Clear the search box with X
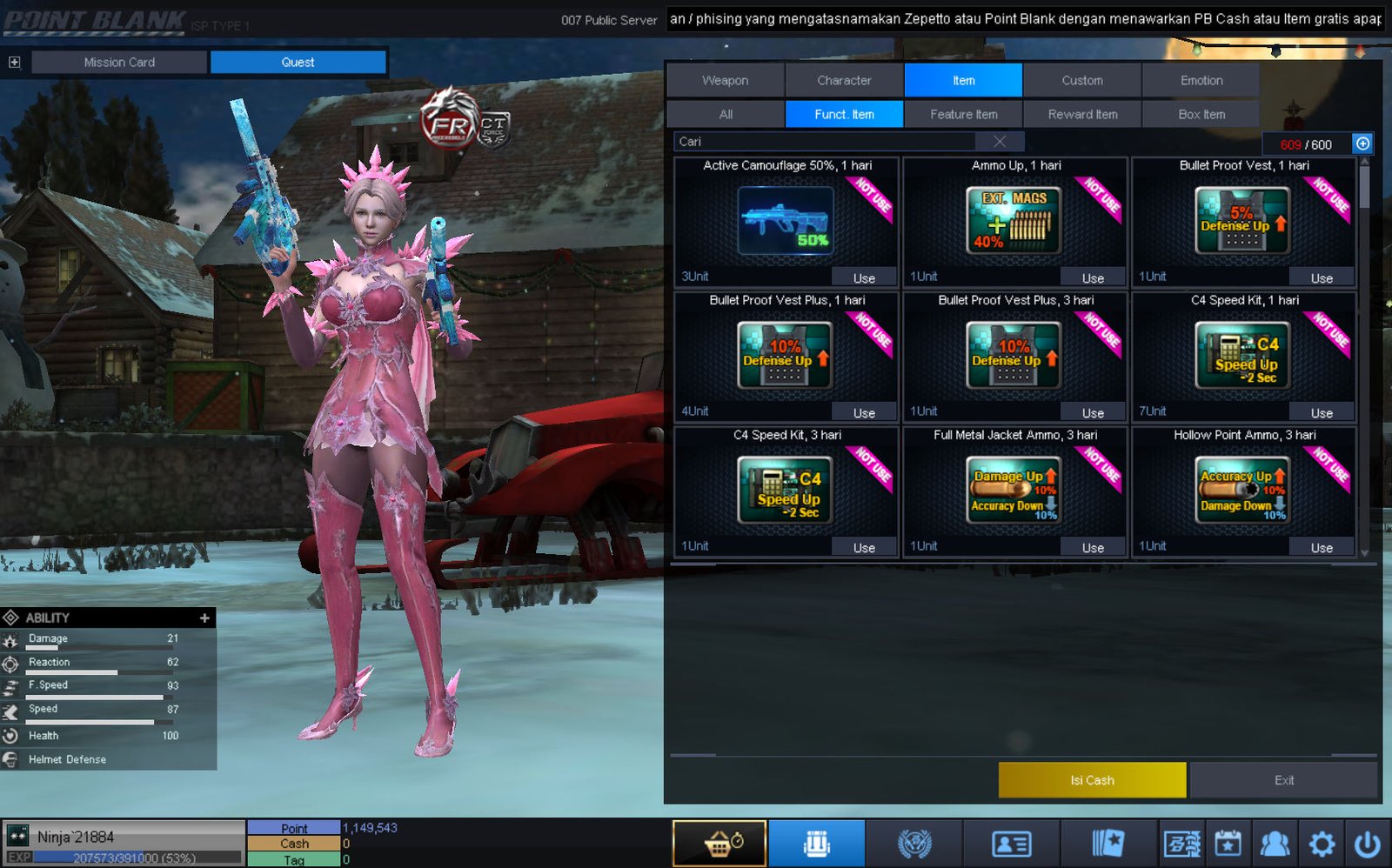 1000,142
